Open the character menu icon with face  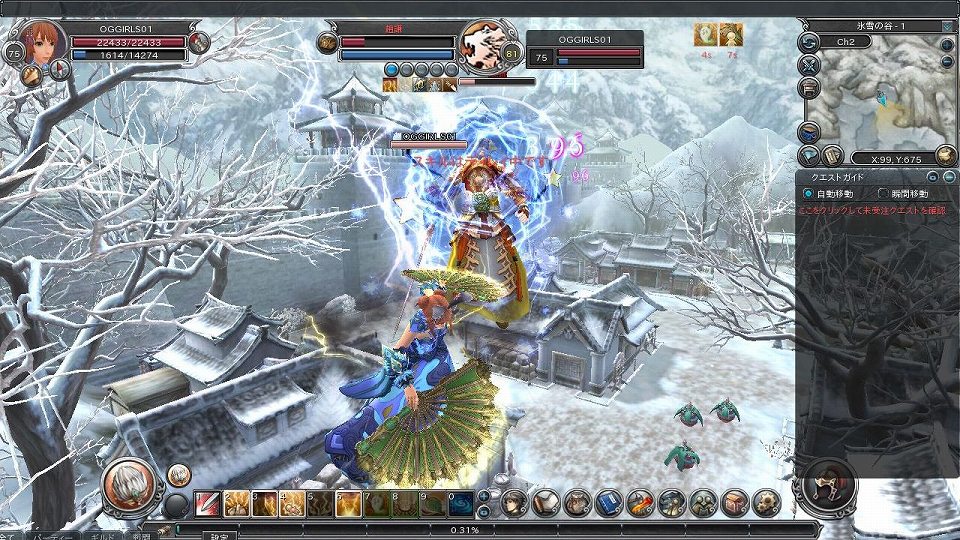(514, 502)
